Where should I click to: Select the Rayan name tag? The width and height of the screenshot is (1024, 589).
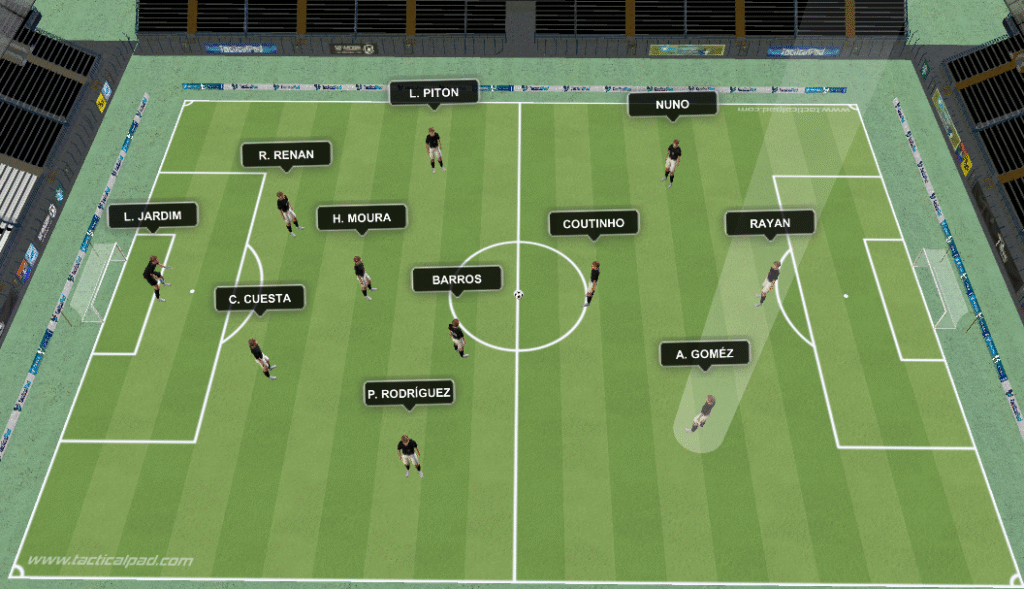[769, 224]
